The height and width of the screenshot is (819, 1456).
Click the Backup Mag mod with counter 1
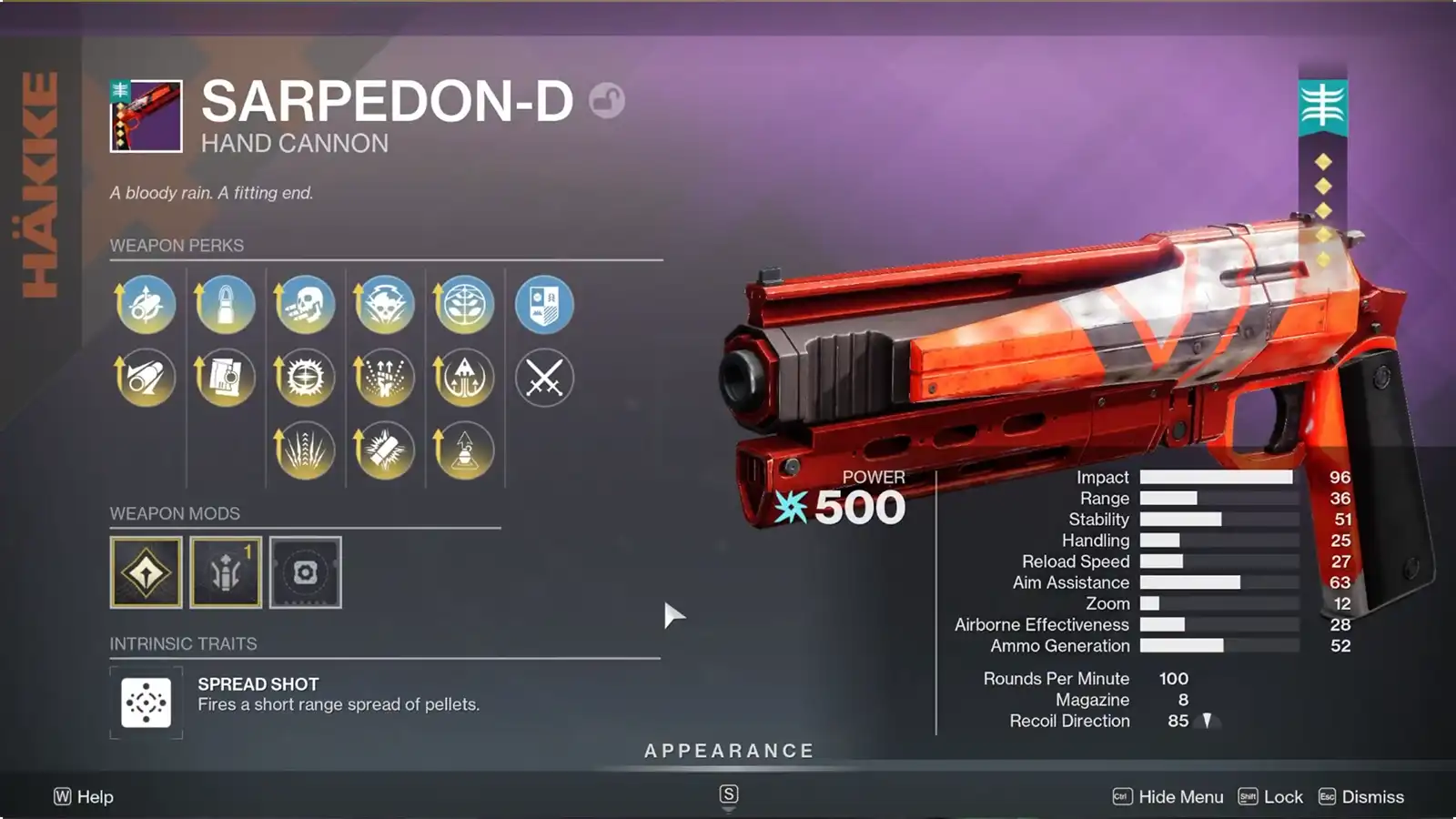click(226, 573)
